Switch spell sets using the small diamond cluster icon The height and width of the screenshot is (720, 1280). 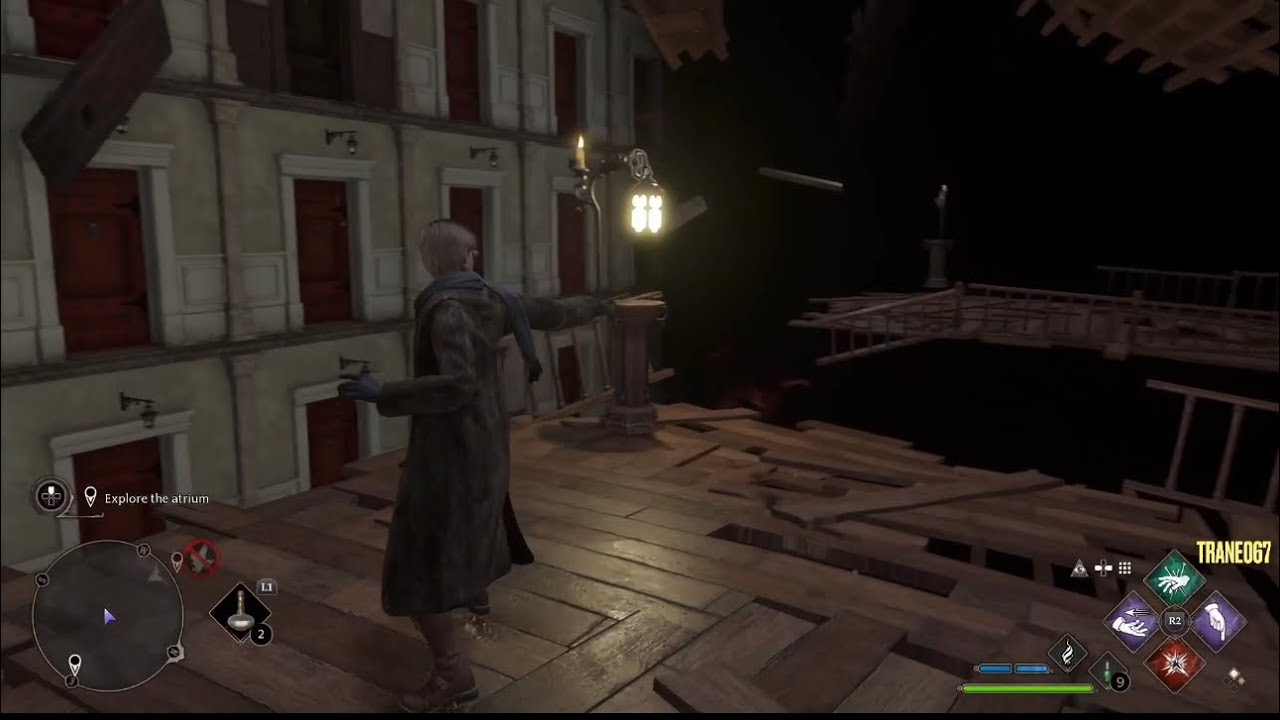point(1234,680)
